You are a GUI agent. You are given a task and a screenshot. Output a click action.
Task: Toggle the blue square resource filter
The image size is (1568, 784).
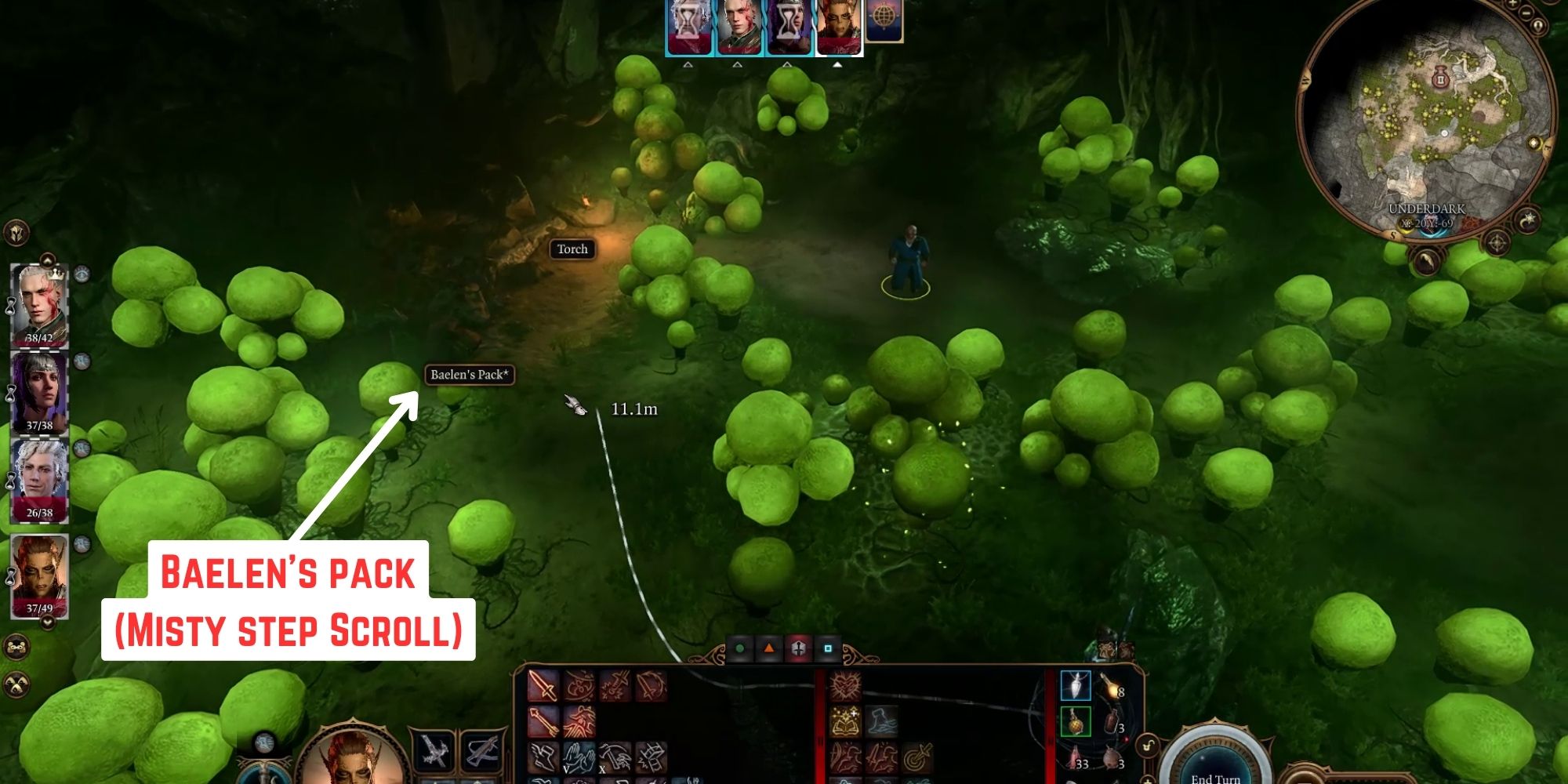828,648
